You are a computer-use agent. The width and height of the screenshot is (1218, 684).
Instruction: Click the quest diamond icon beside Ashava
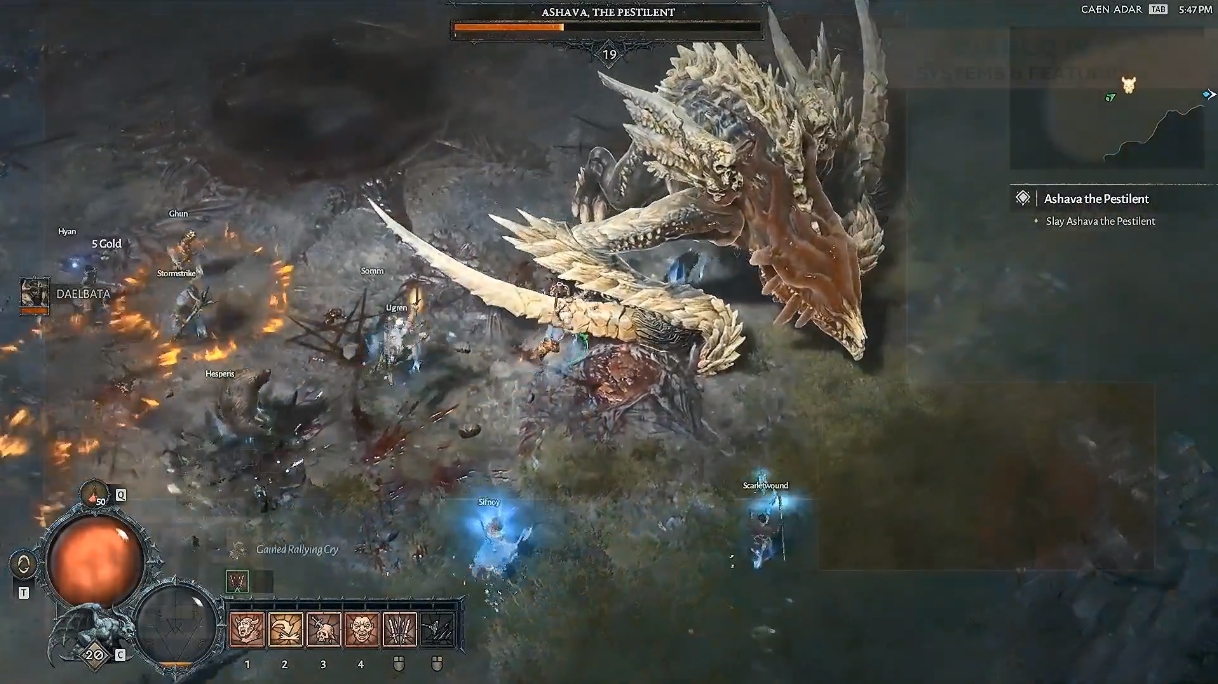1023,198
